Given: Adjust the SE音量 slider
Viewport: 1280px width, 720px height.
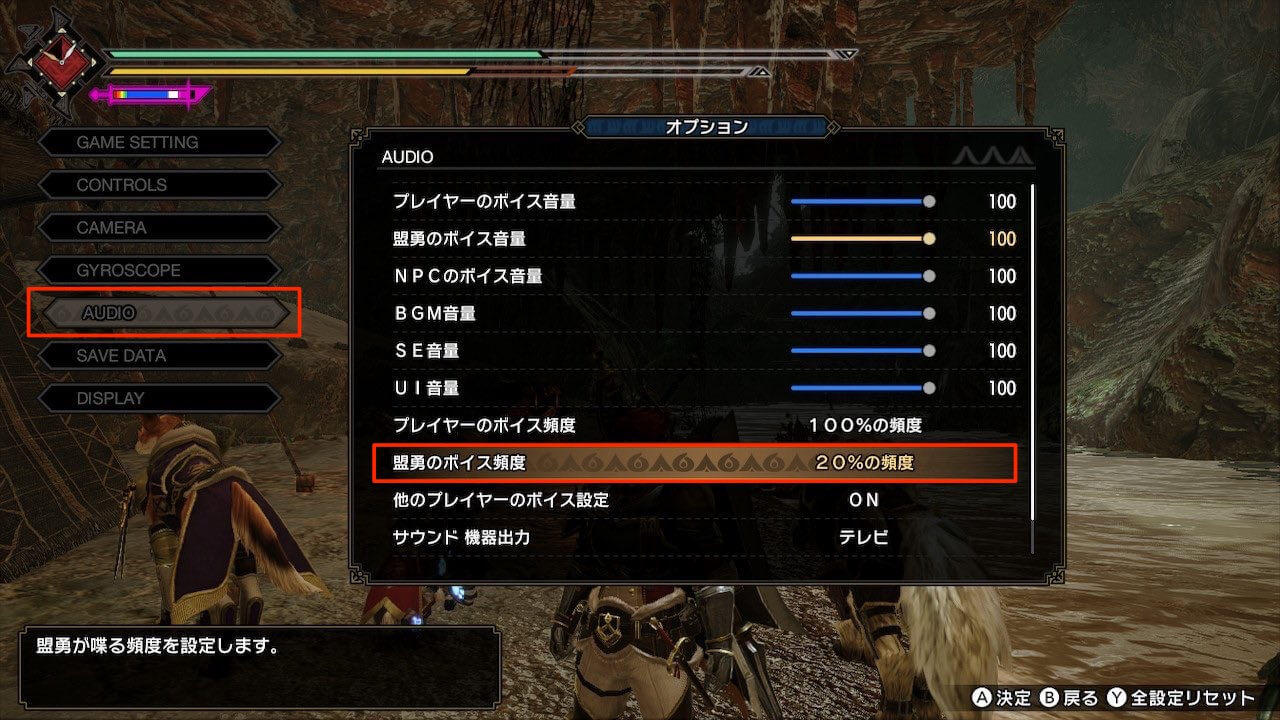Looking at the screenshot, I should (x=862, y=351).
